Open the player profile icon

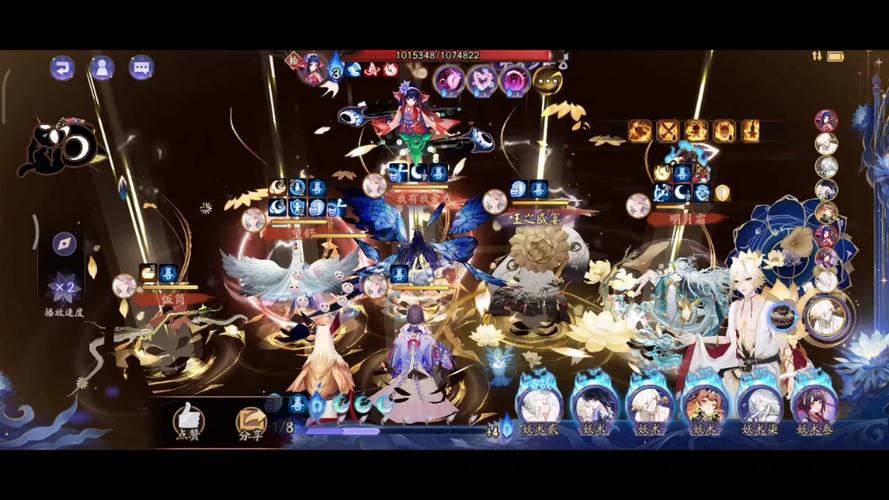(102, 68)
